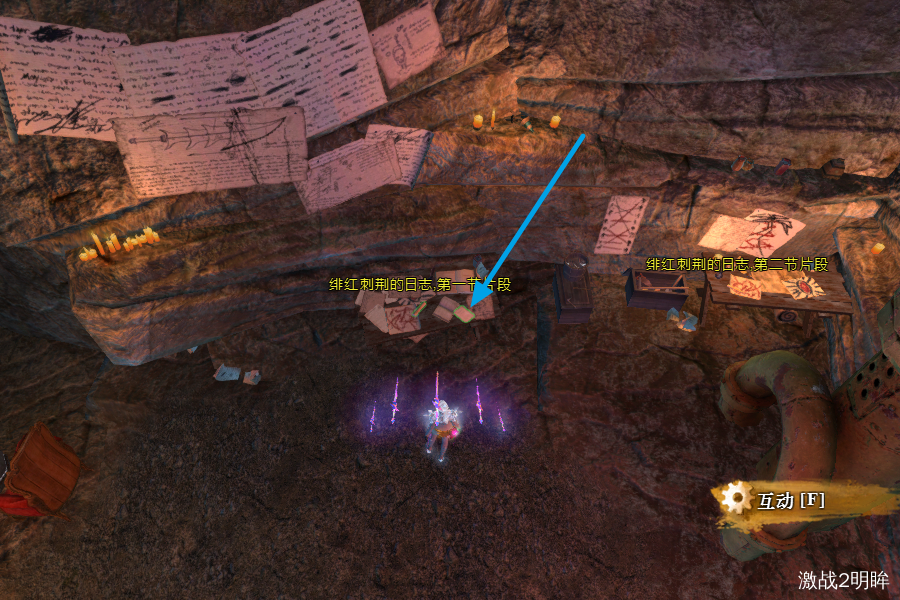Select the 绯红刺荆的日志 第二节片段 label
The width and height of the screenshot is (900, 600).
tap(738, 265)
